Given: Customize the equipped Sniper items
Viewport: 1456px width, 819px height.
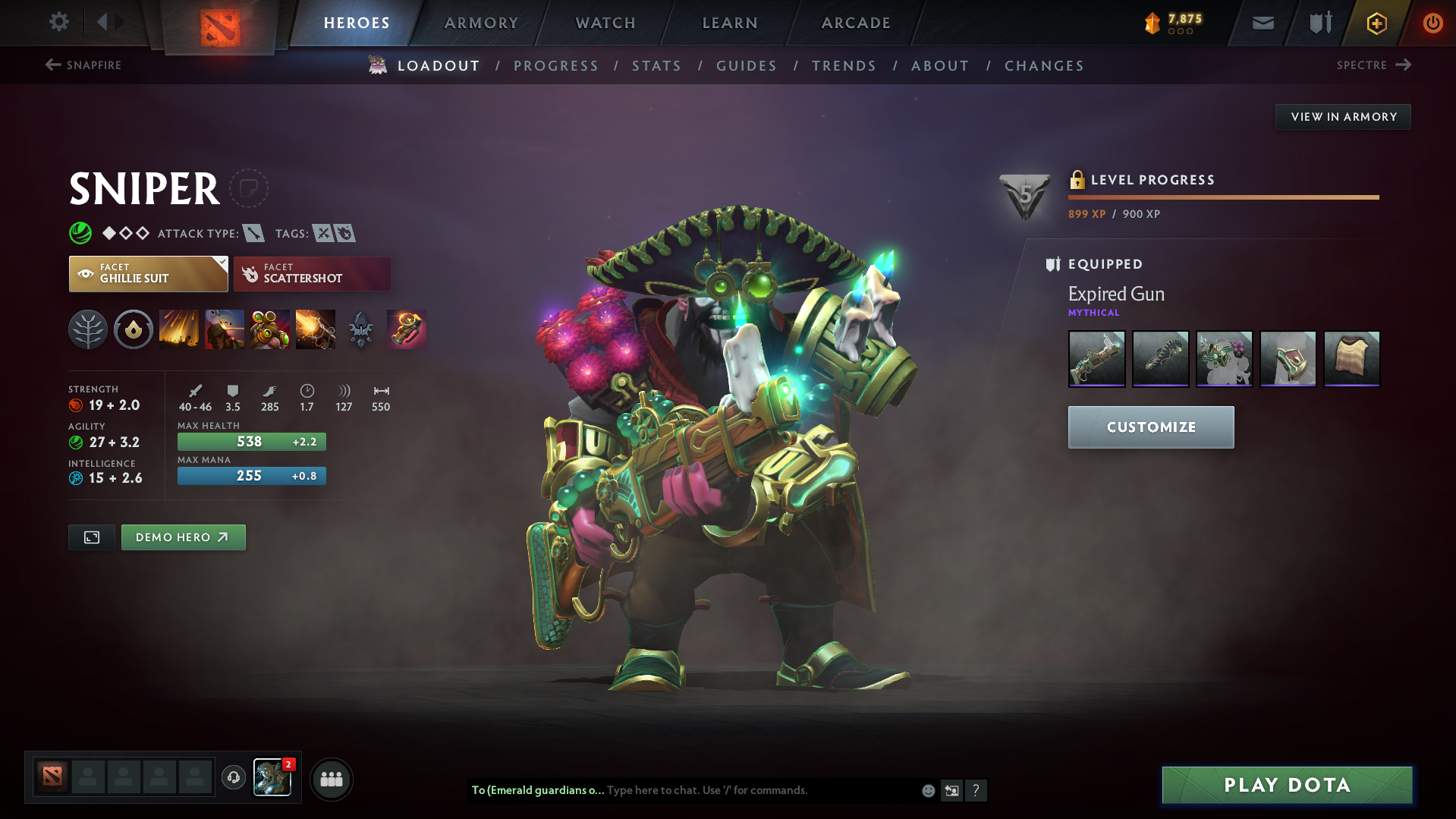Looking at the screenshot, I should 1150,427.
